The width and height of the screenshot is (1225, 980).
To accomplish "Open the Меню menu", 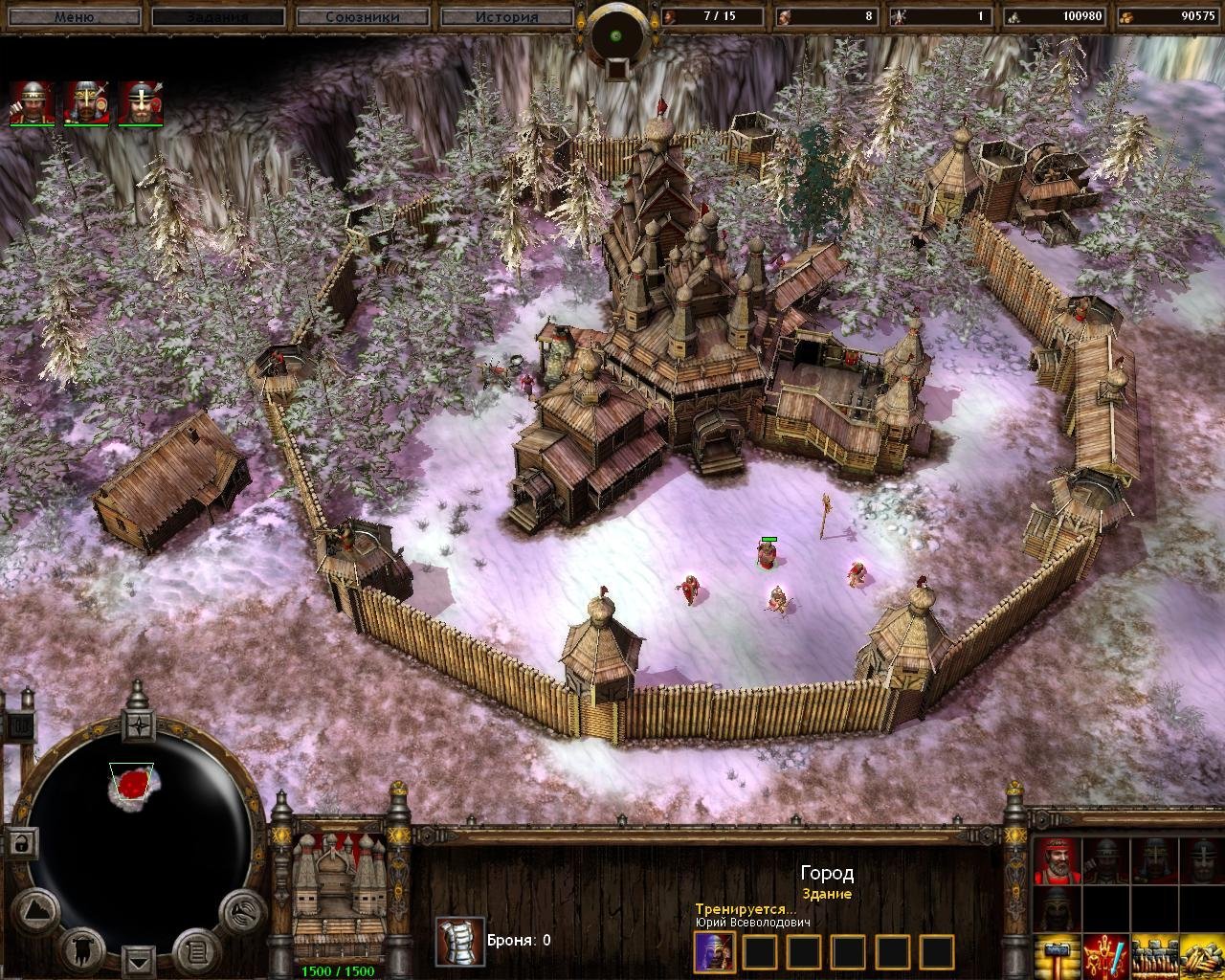I will coord(75,15).
